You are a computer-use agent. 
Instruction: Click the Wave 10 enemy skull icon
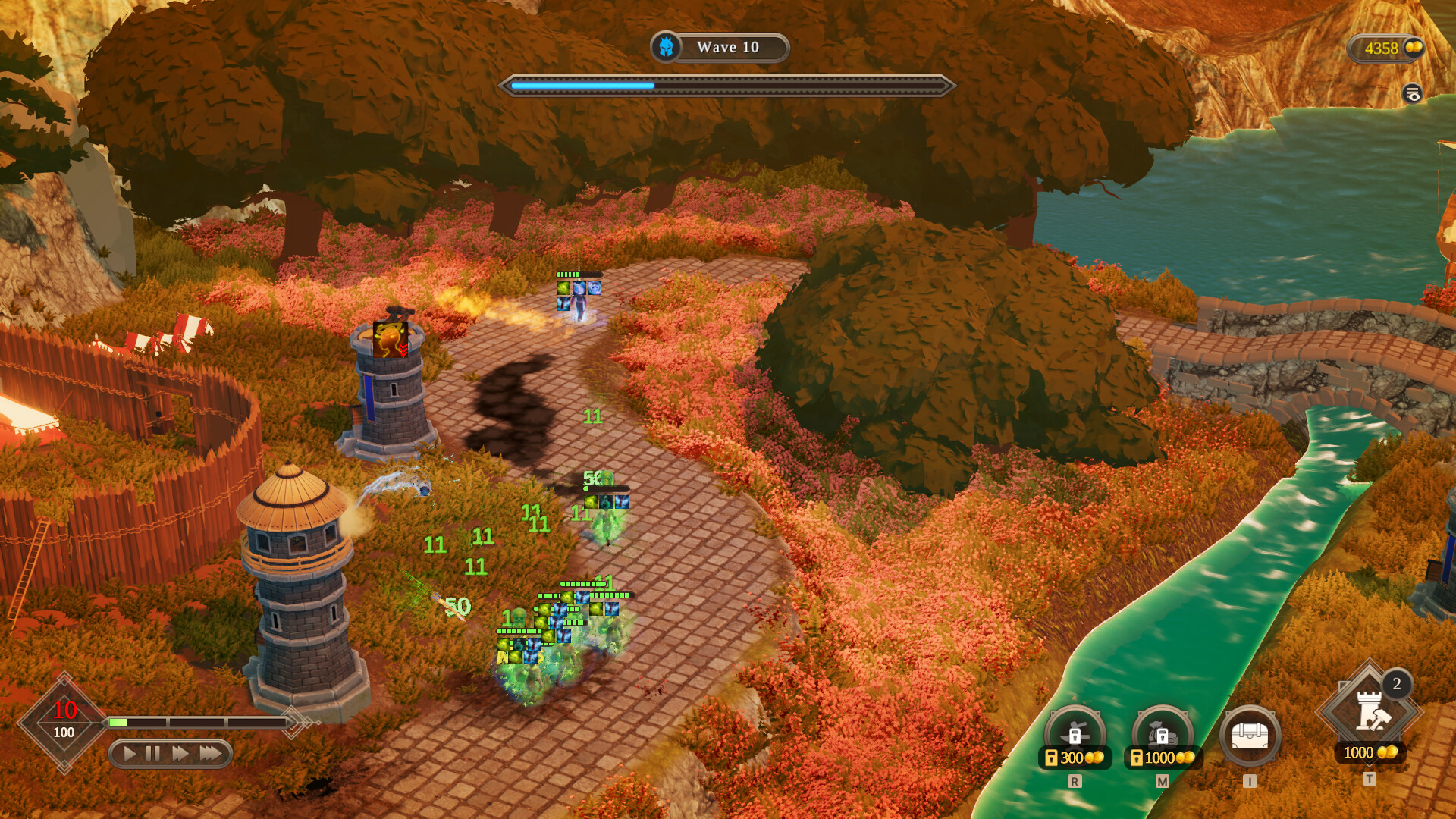pos(666,48)
